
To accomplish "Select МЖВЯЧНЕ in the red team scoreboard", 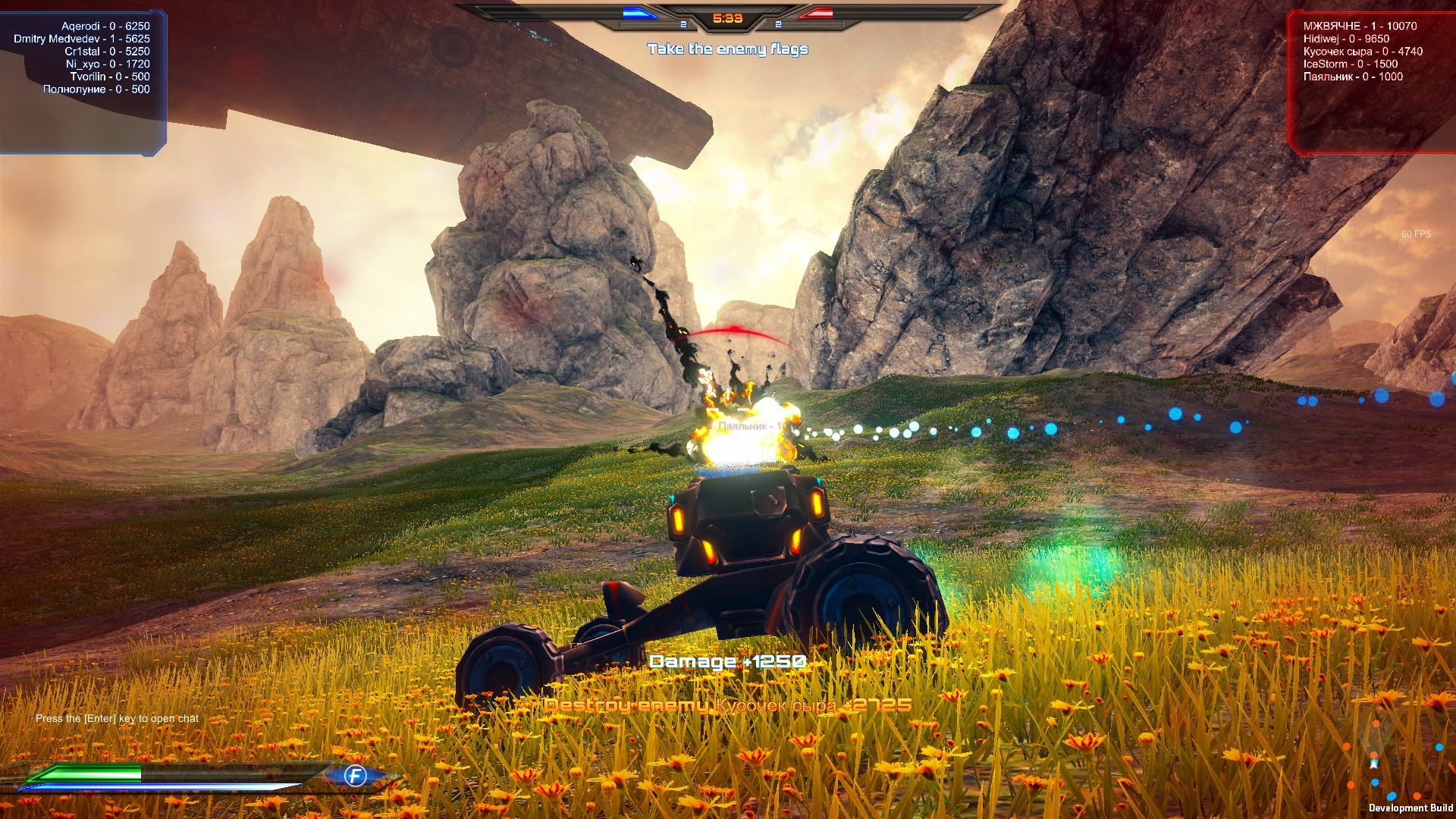I will tap(1360, 26).
